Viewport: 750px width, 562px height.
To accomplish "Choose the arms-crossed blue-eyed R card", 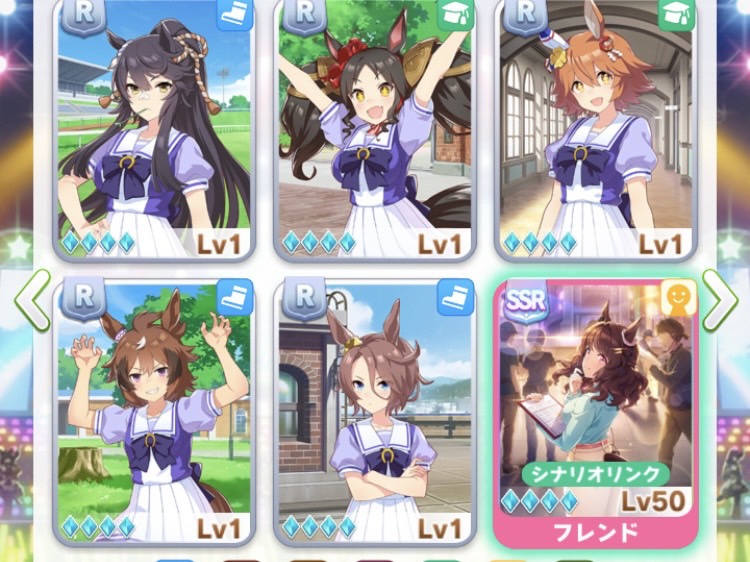I will pyautogui.click(x=375, y=410).
